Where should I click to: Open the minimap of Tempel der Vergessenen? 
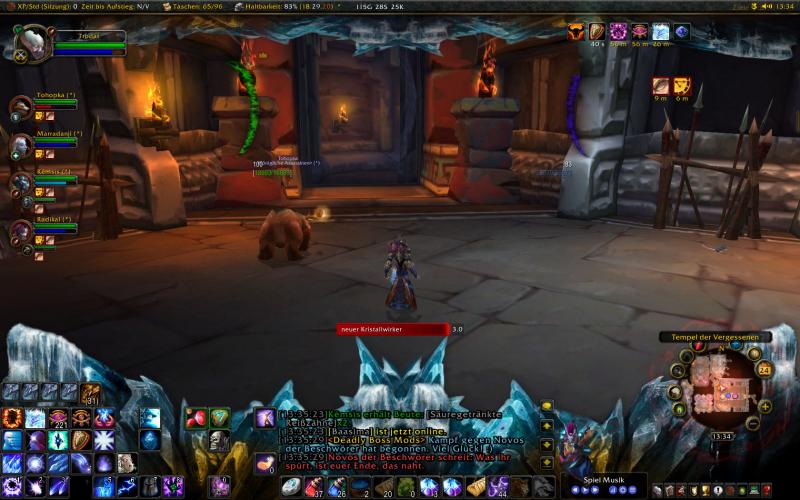[x=723, y=388]
